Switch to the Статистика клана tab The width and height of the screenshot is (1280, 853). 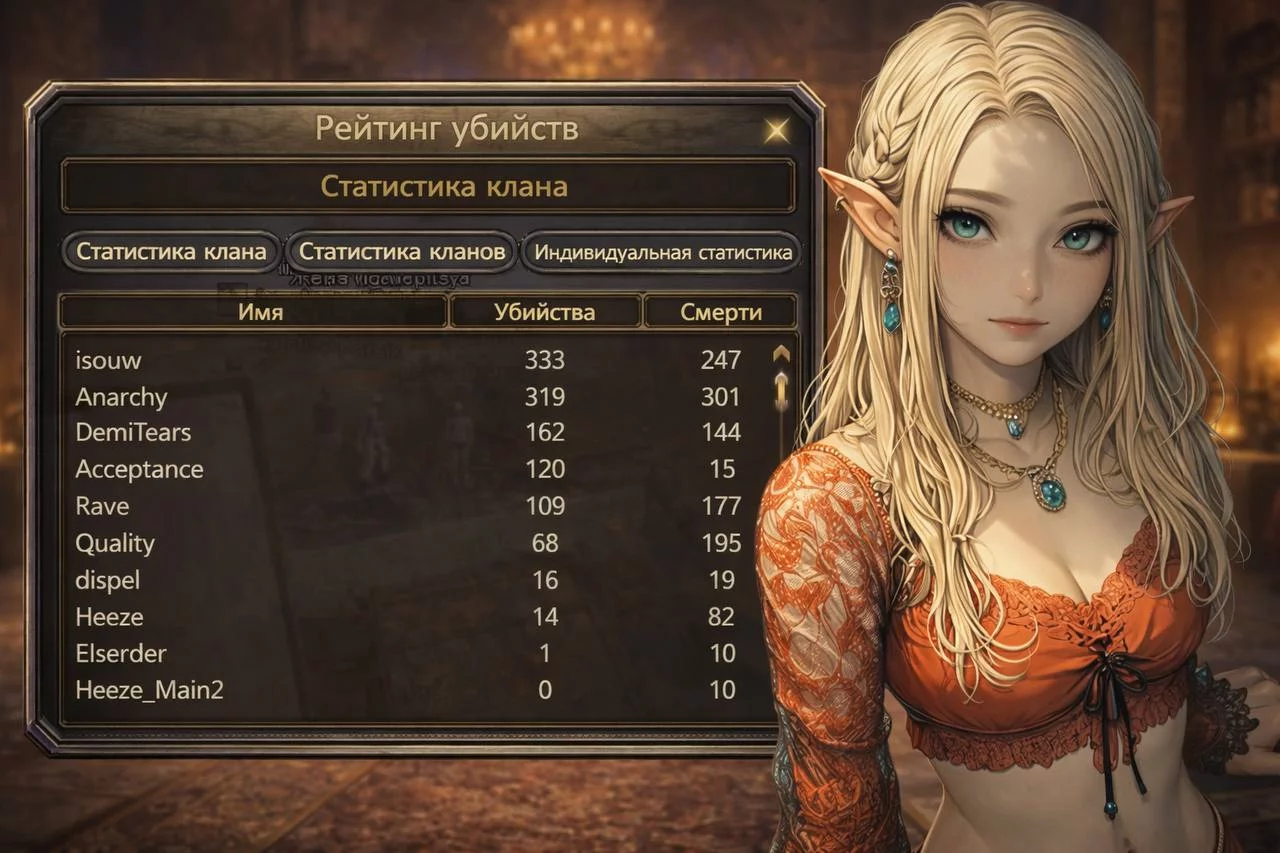click(172, 252)
